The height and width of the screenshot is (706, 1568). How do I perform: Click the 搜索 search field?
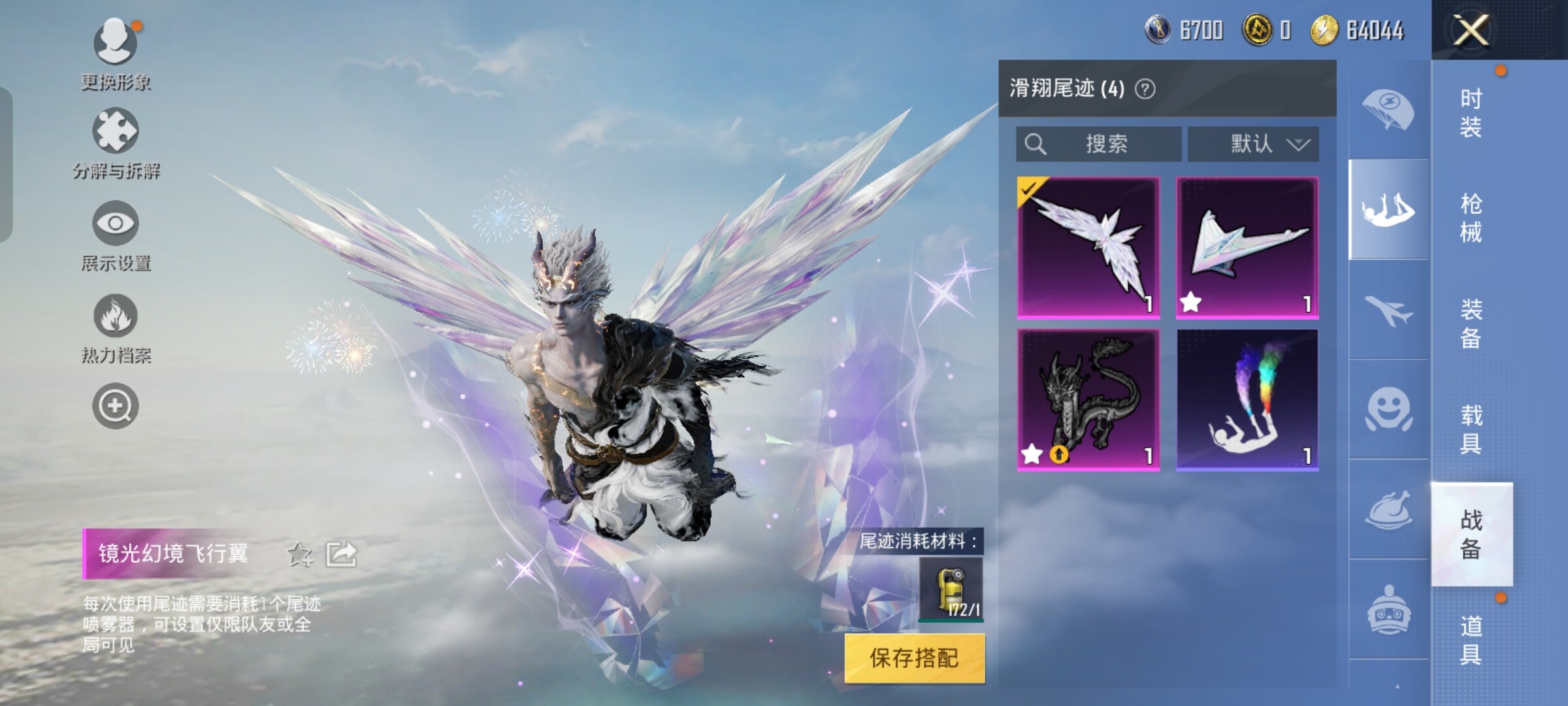point(1099,144)
